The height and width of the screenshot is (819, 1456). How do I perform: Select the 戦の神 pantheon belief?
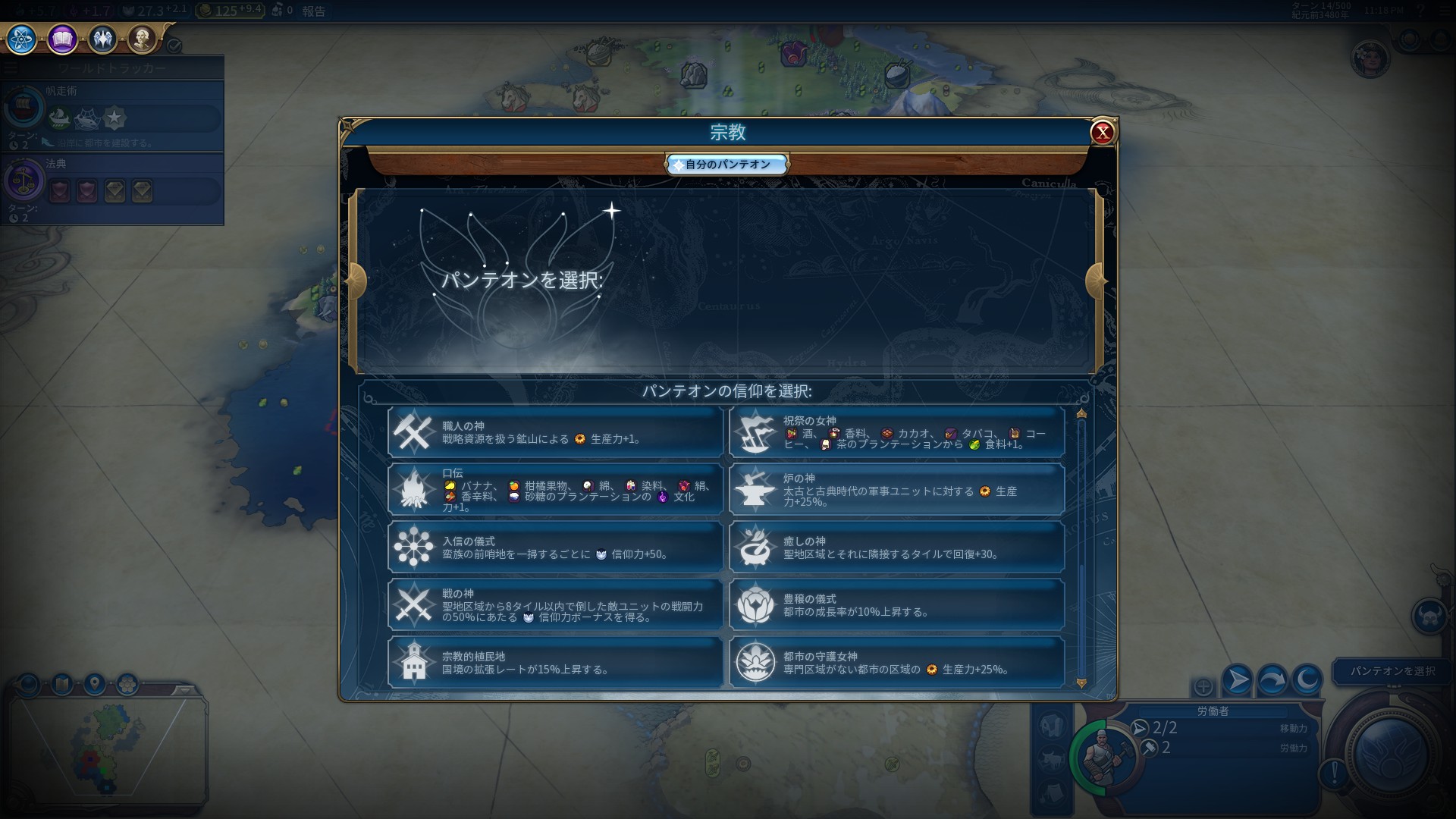[x=555, y=605]
